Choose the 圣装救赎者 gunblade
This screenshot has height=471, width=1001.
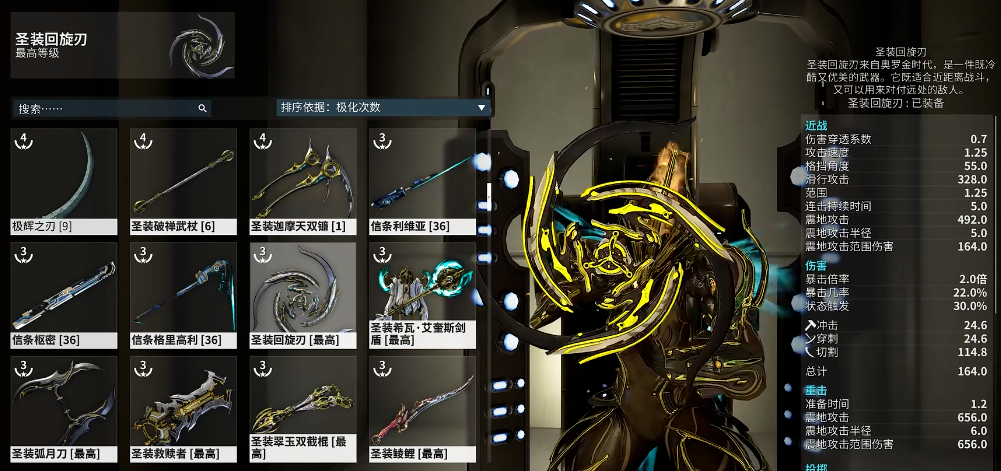point(183,408)
